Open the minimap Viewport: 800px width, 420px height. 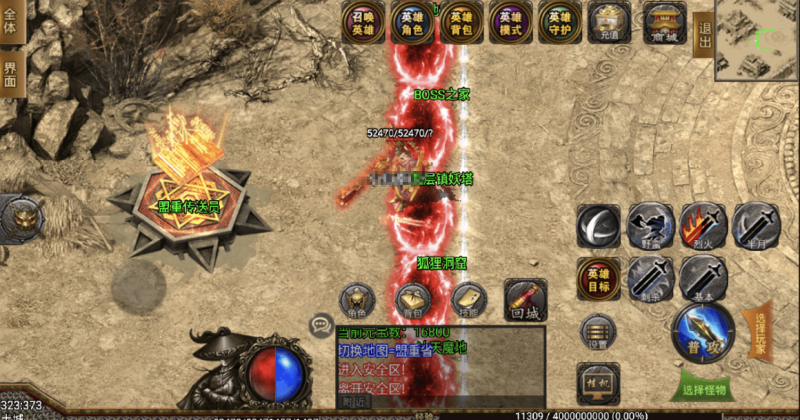(x=757, y=40)
